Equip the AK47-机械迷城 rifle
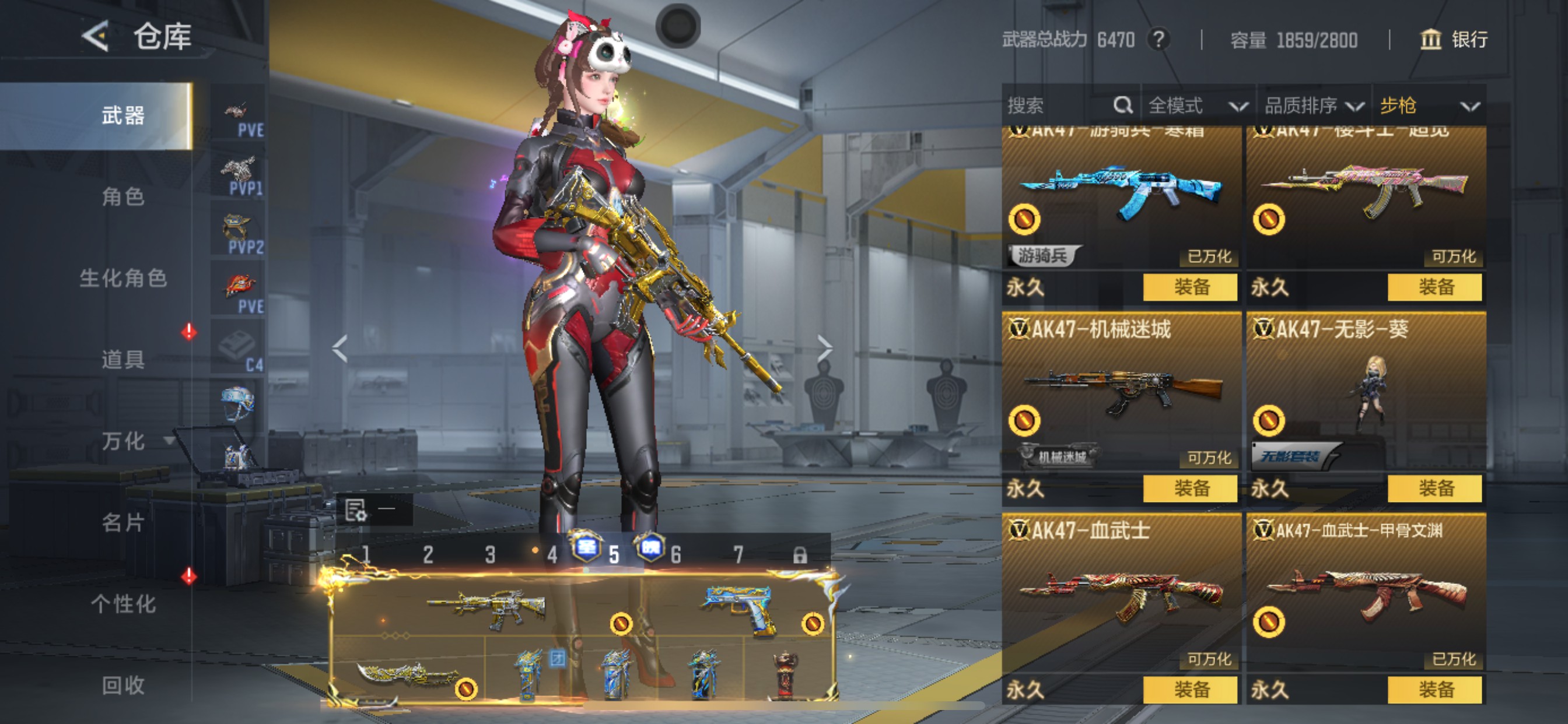Image resolution: width=1568 pixels, height=724 pixels. pyautogui.click(x=1189, y=488)
